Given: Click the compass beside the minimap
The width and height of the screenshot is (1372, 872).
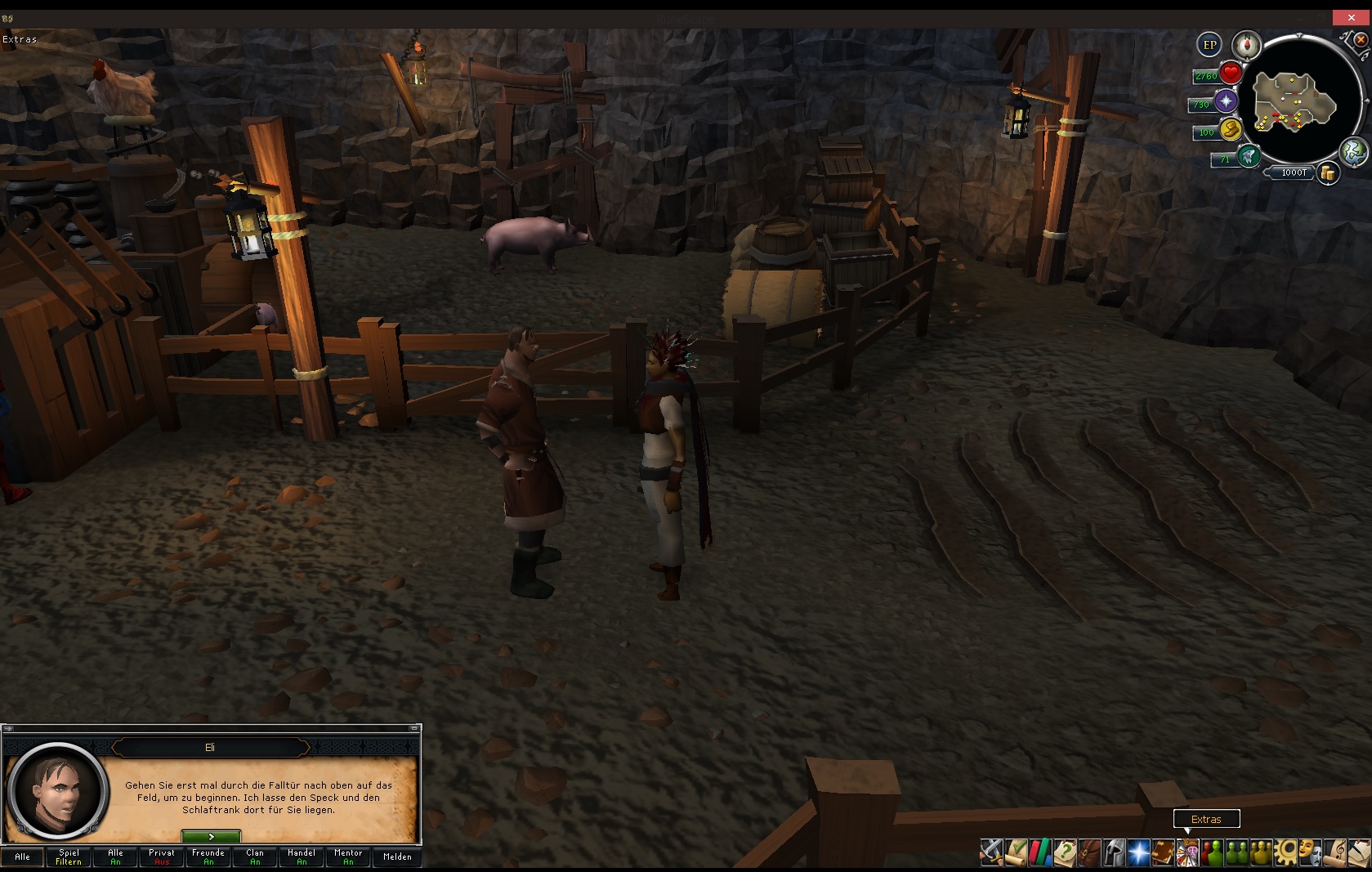Looking at the screenshot, I should click(1247, 45).
